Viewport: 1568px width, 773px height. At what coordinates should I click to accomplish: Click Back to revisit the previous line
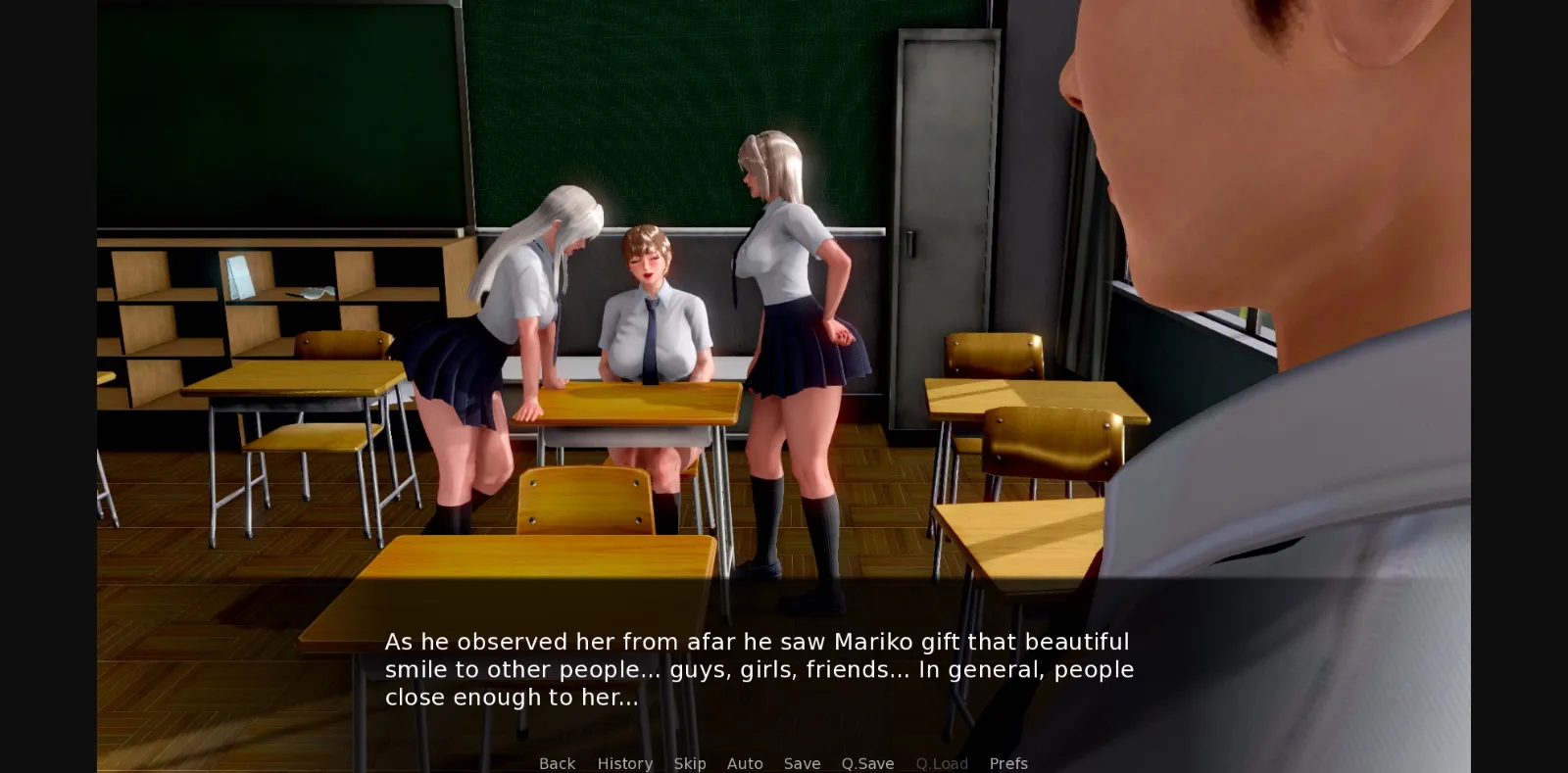pos(557,763)
